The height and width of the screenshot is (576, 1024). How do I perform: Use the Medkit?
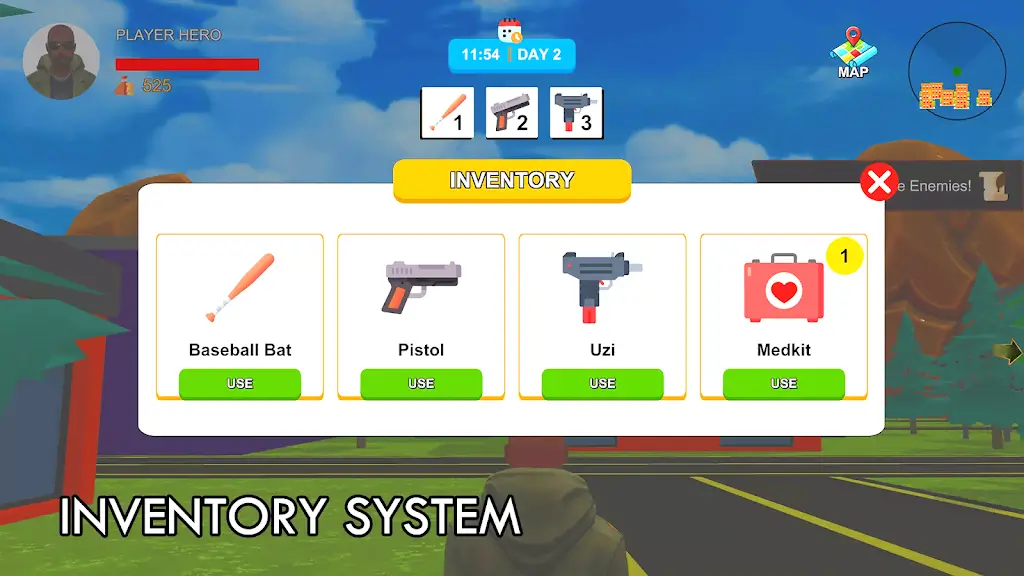(x=783, y=383)
